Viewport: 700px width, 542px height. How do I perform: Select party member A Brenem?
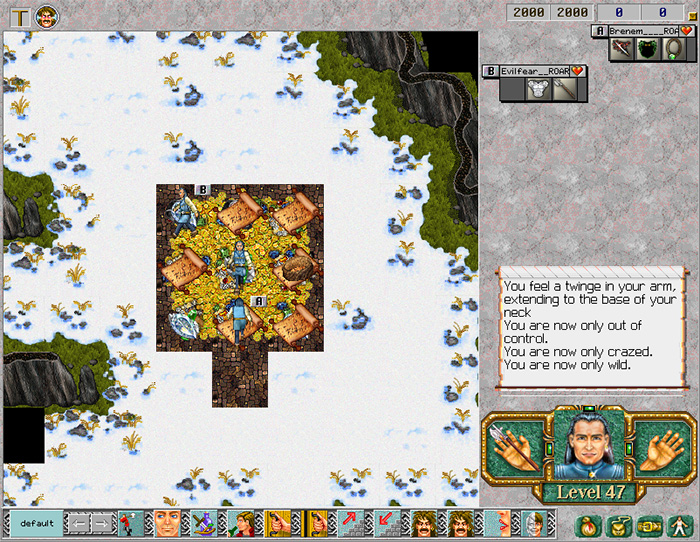pos(642,31)
